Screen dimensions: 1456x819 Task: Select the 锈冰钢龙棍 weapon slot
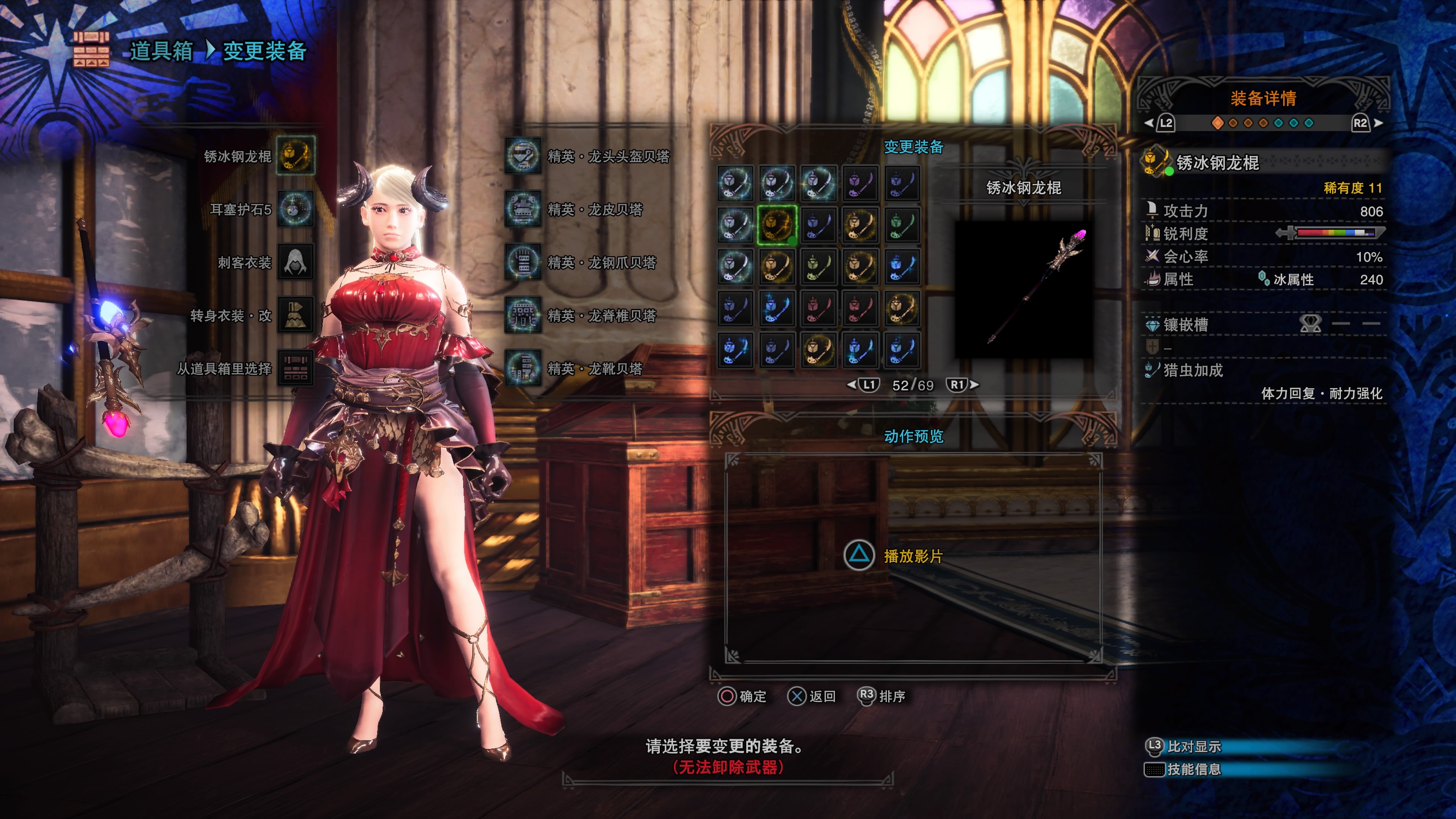click(295, 155)
